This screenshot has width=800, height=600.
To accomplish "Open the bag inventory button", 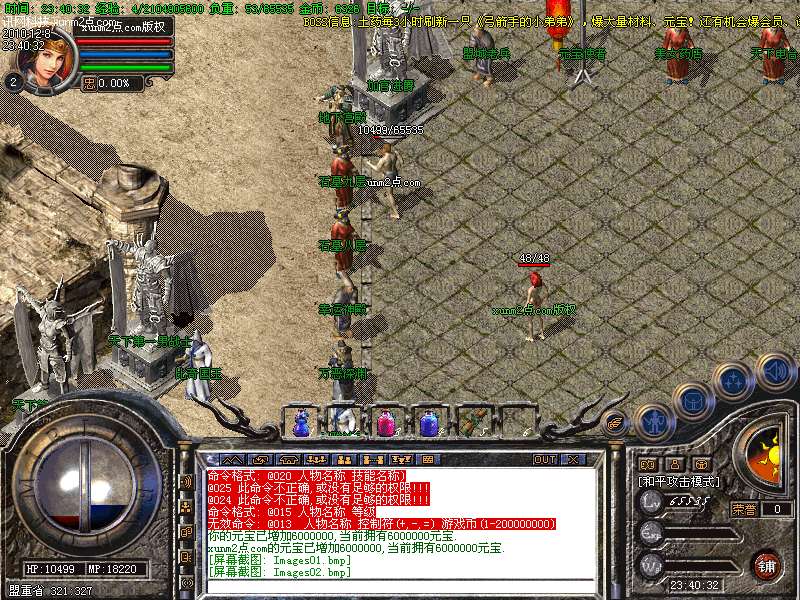I will 691,402.
